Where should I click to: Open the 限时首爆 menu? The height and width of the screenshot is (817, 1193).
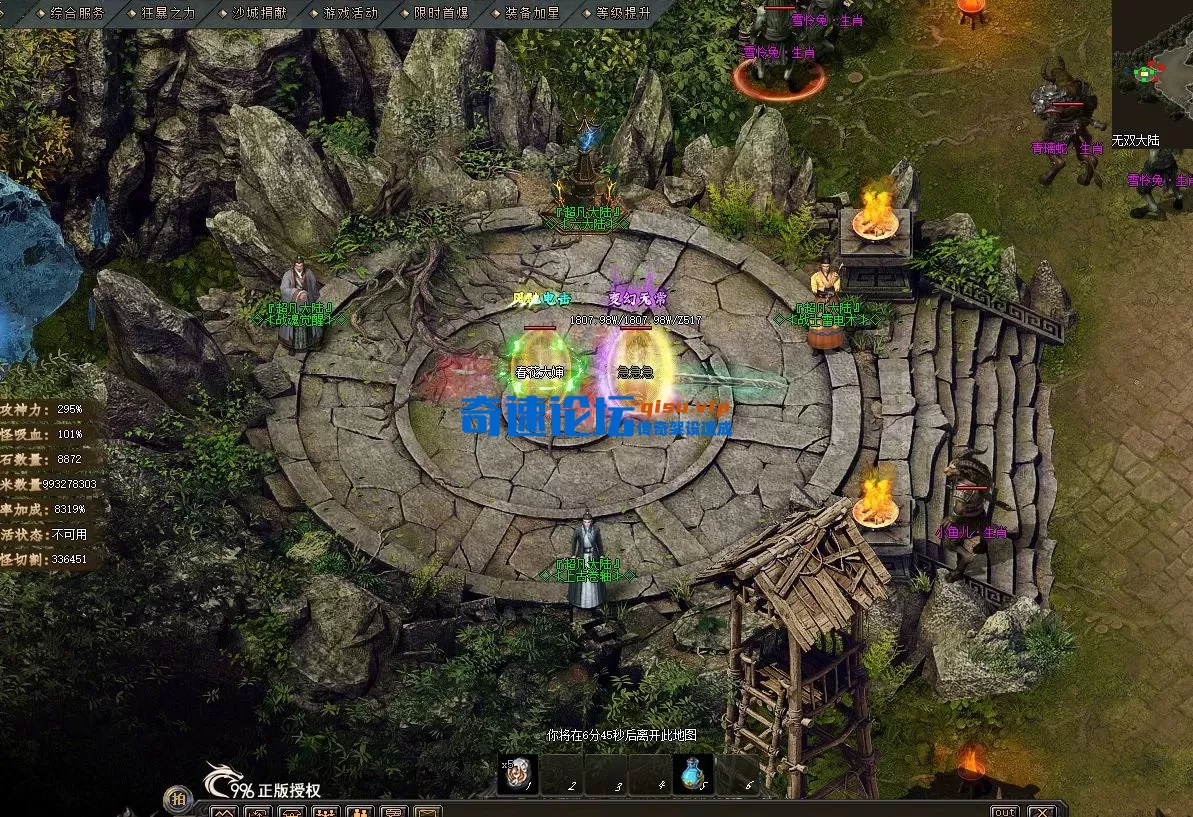[440, 13]
